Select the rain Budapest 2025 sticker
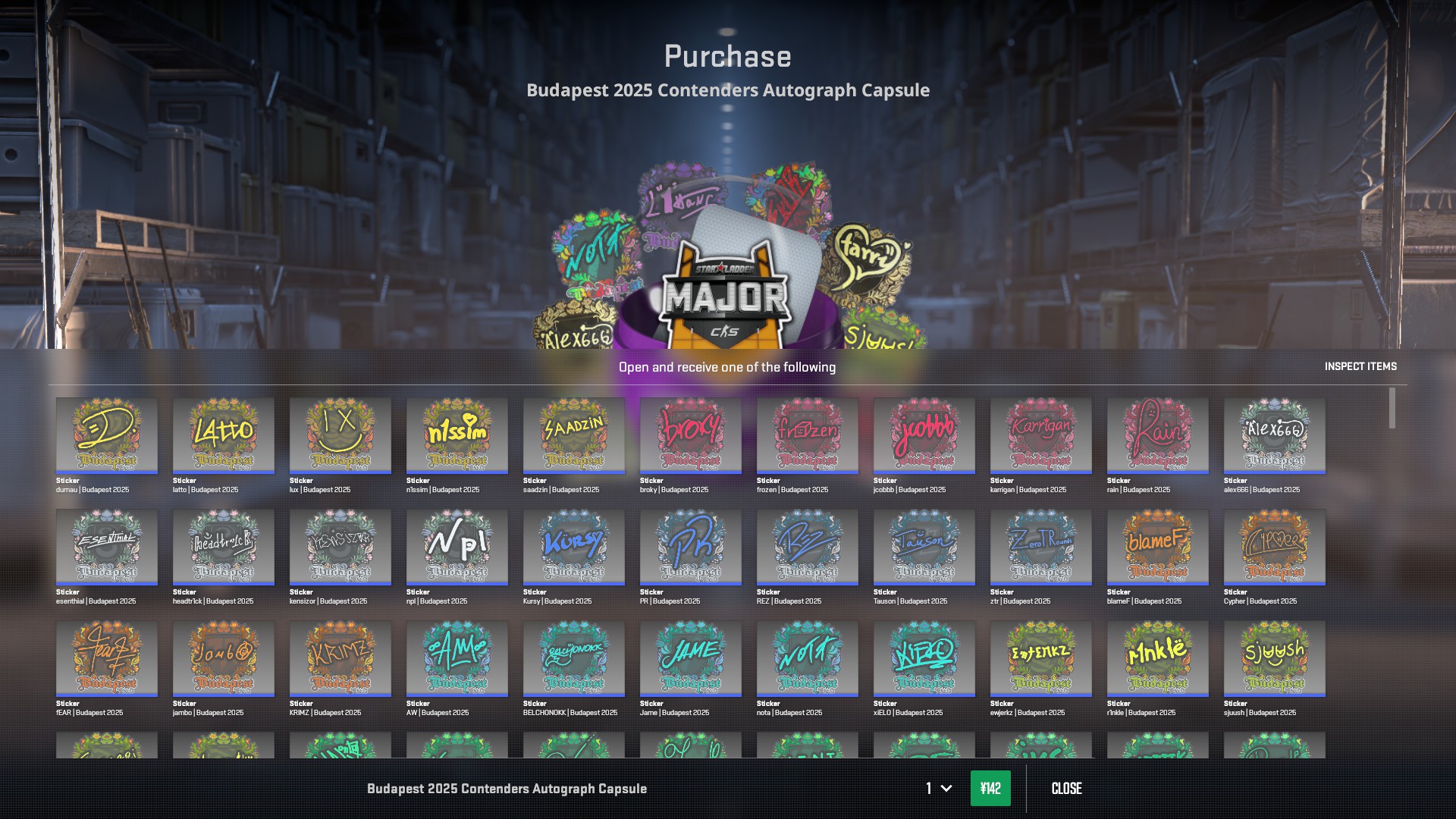 click(1158, 435)
